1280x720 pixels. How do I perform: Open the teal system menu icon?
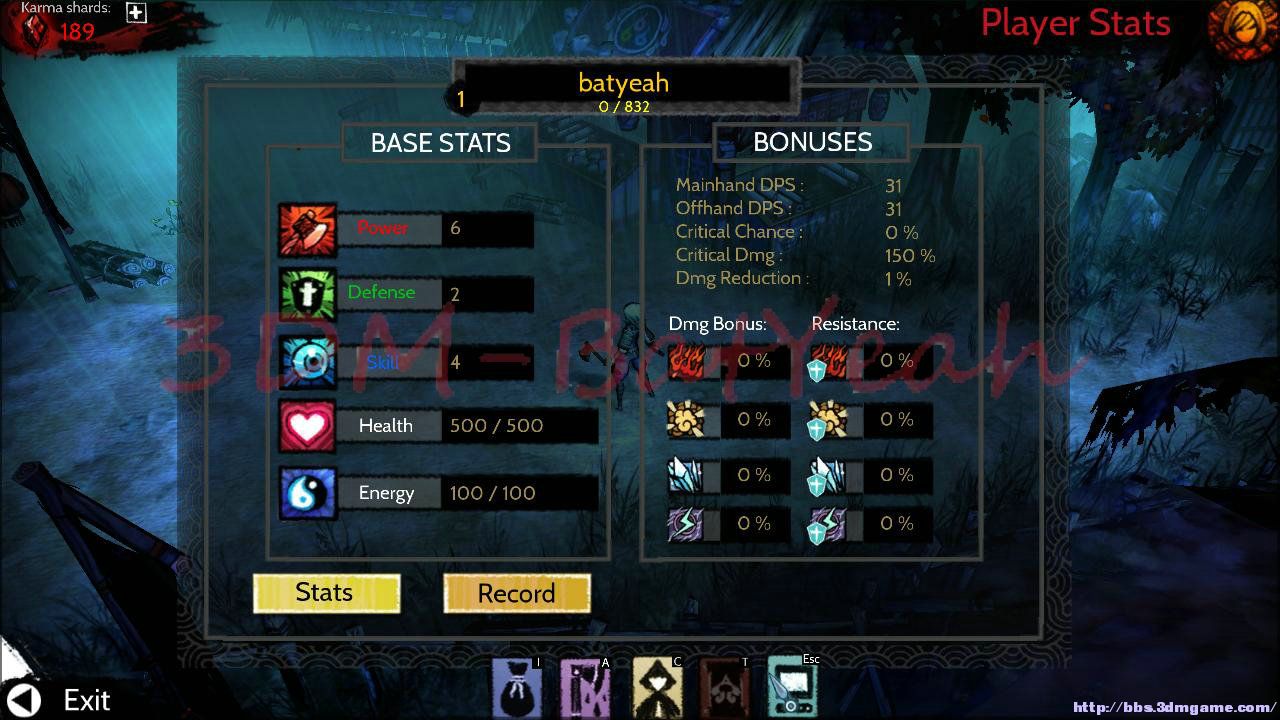[x=794, y=687]
